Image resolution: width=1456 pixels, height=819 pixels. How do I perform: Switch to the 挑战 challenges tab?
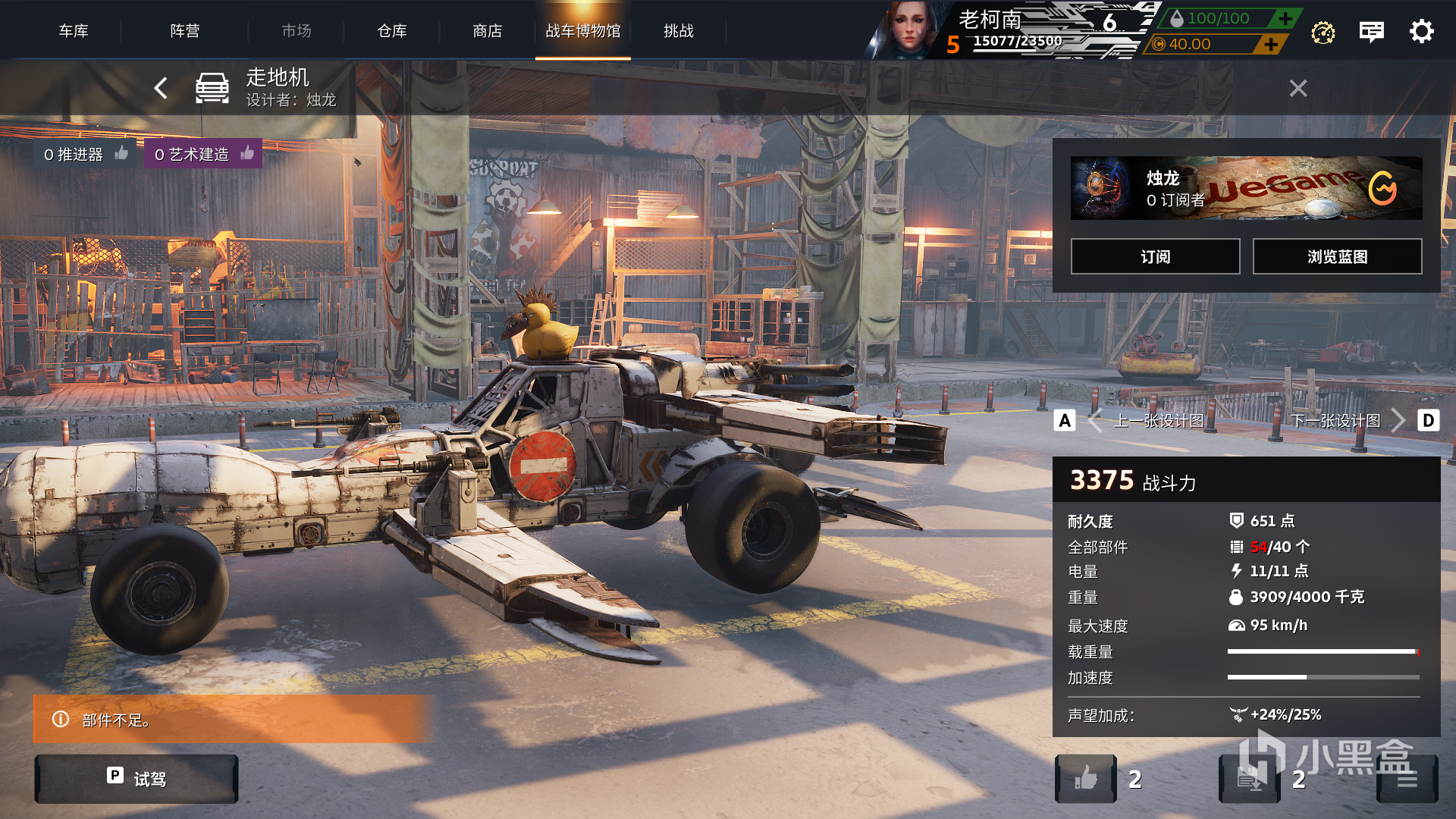point(679,31)
